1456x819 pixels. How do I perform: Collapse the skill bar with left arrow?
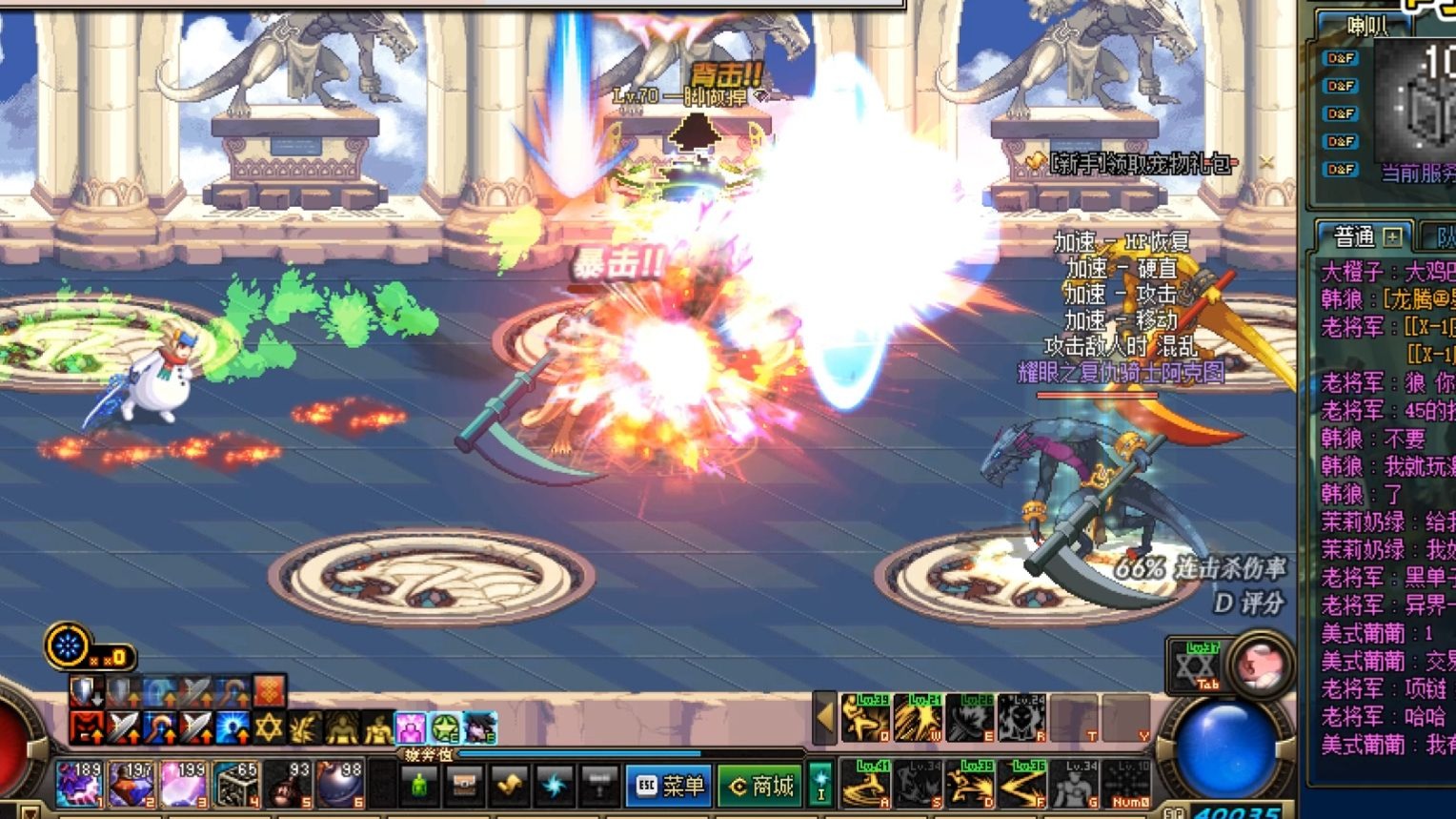[x=825, y=718]
